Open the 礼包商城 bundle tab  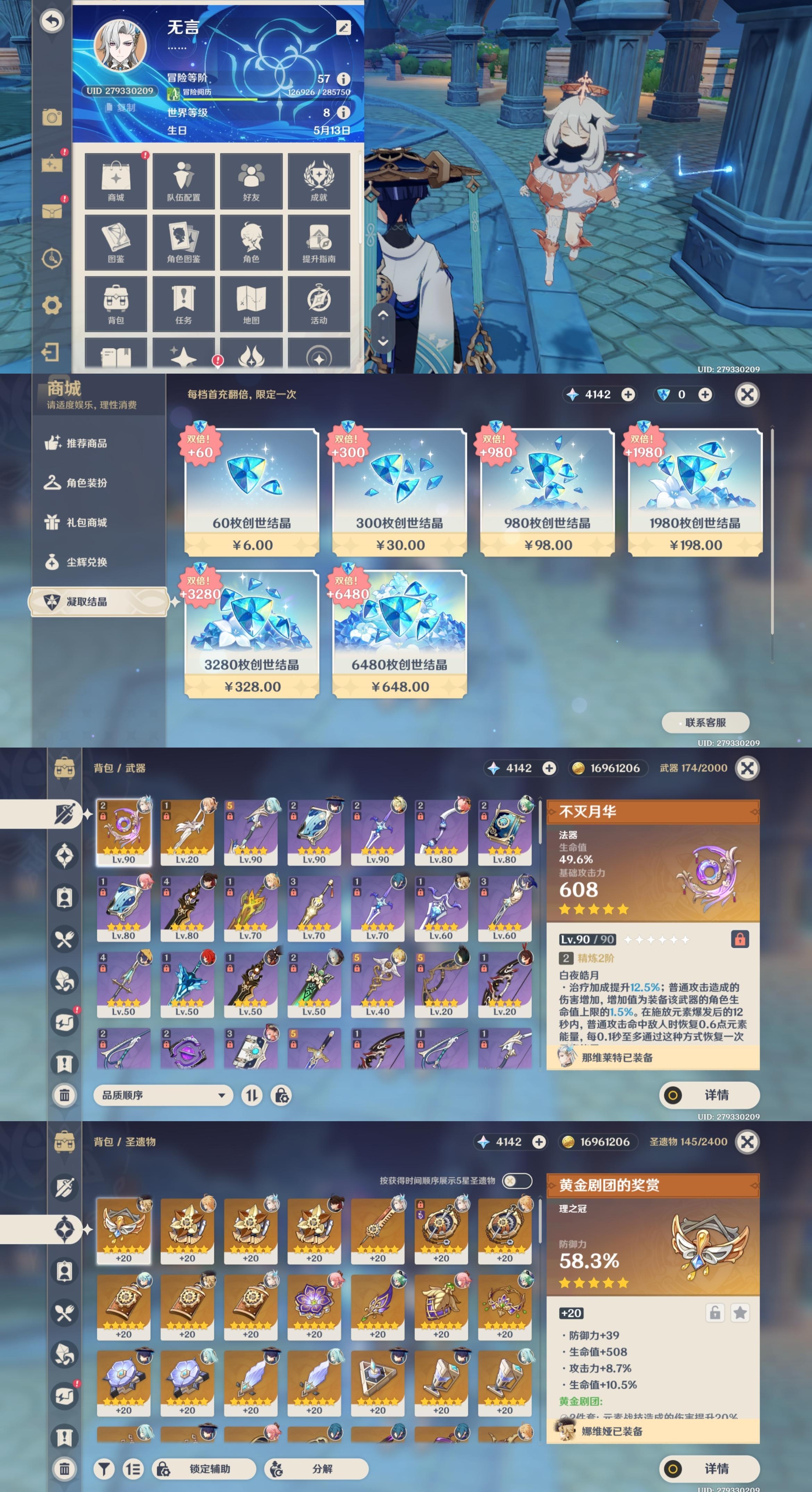click(86, 523)
